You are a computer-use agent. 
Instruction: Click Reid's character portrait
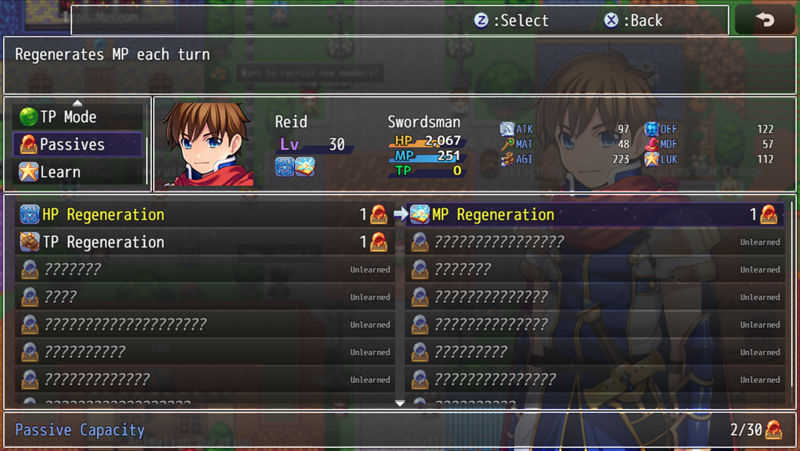(208, 143)
